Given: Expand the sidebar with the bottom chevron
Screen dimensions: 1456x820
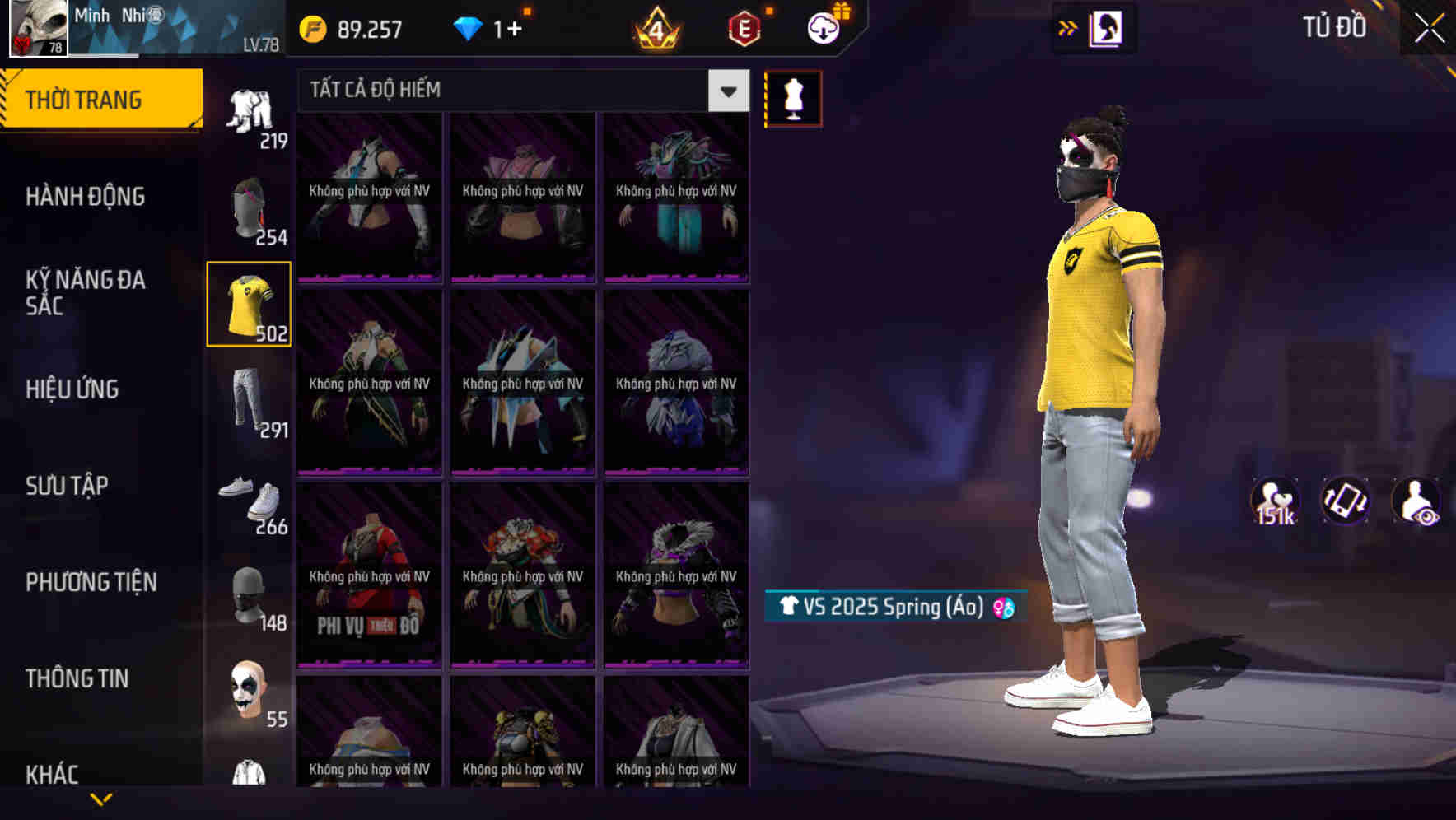Looking at the screenshot, I should coord(100,799).
